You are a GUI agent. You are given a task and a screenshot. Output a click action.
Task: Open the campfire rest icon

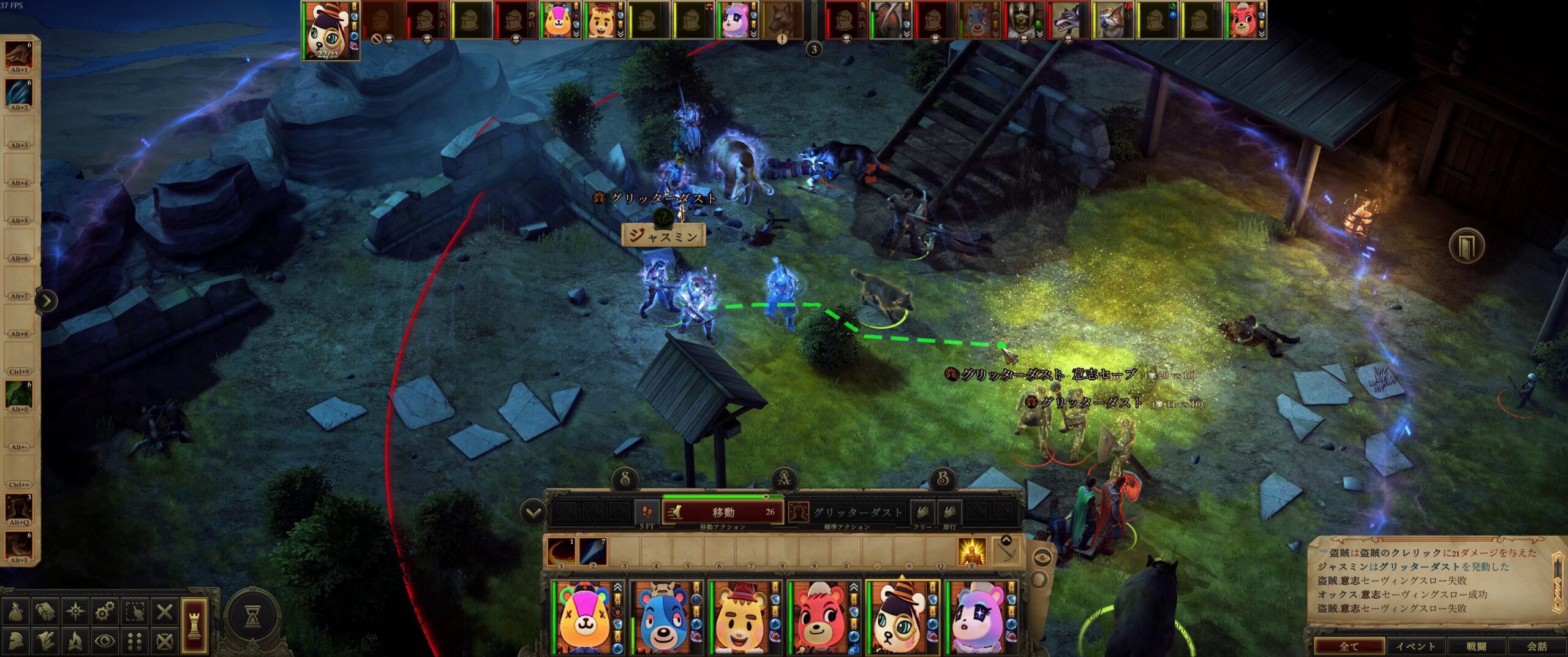pos(75,641)
